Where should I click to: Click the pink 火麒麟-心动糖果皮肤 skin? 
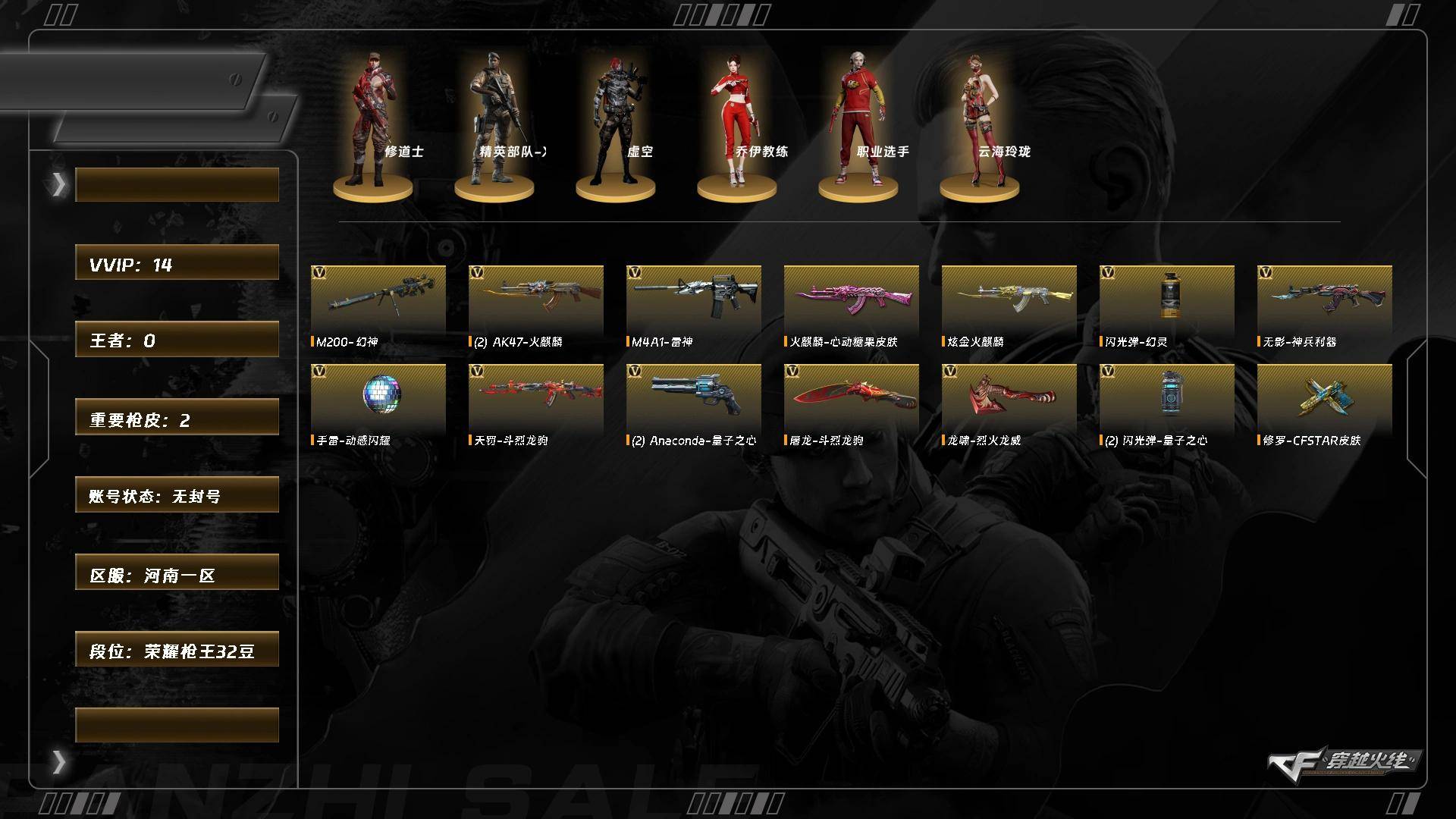pyautogui.click(x=852, y=299)
